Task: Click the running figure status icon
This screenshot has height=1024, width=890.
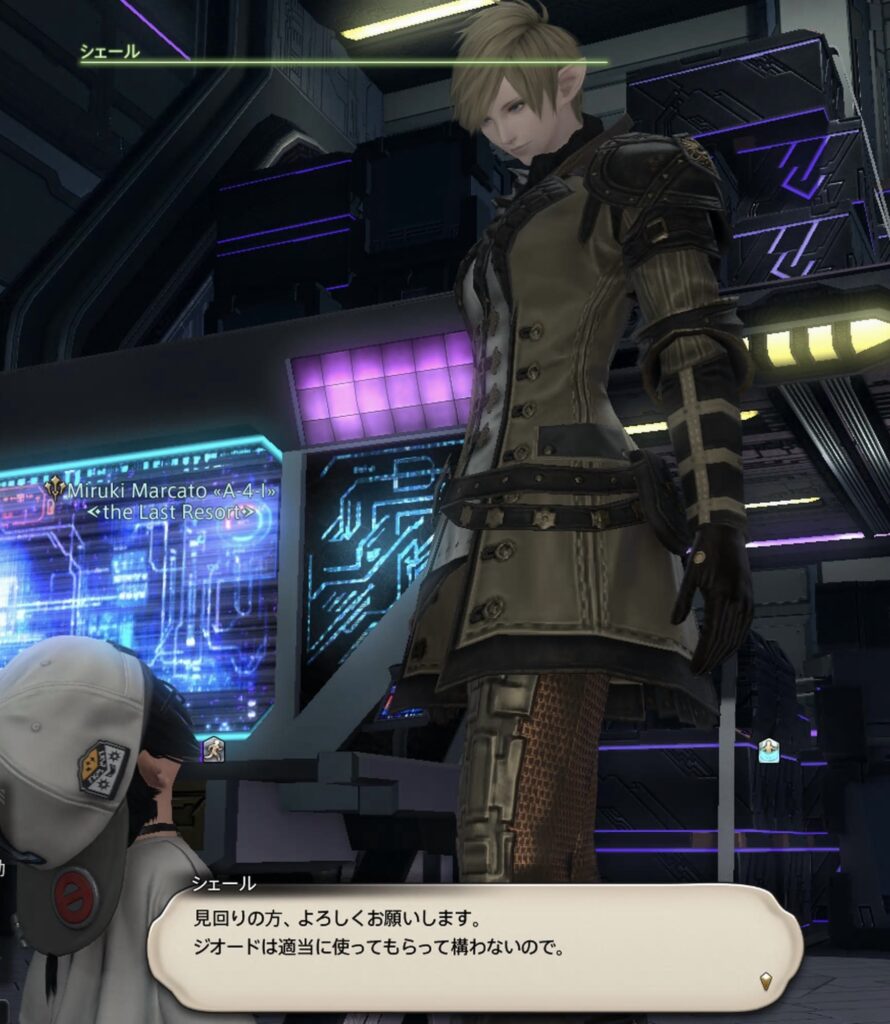Action: [x=213, y=749]
